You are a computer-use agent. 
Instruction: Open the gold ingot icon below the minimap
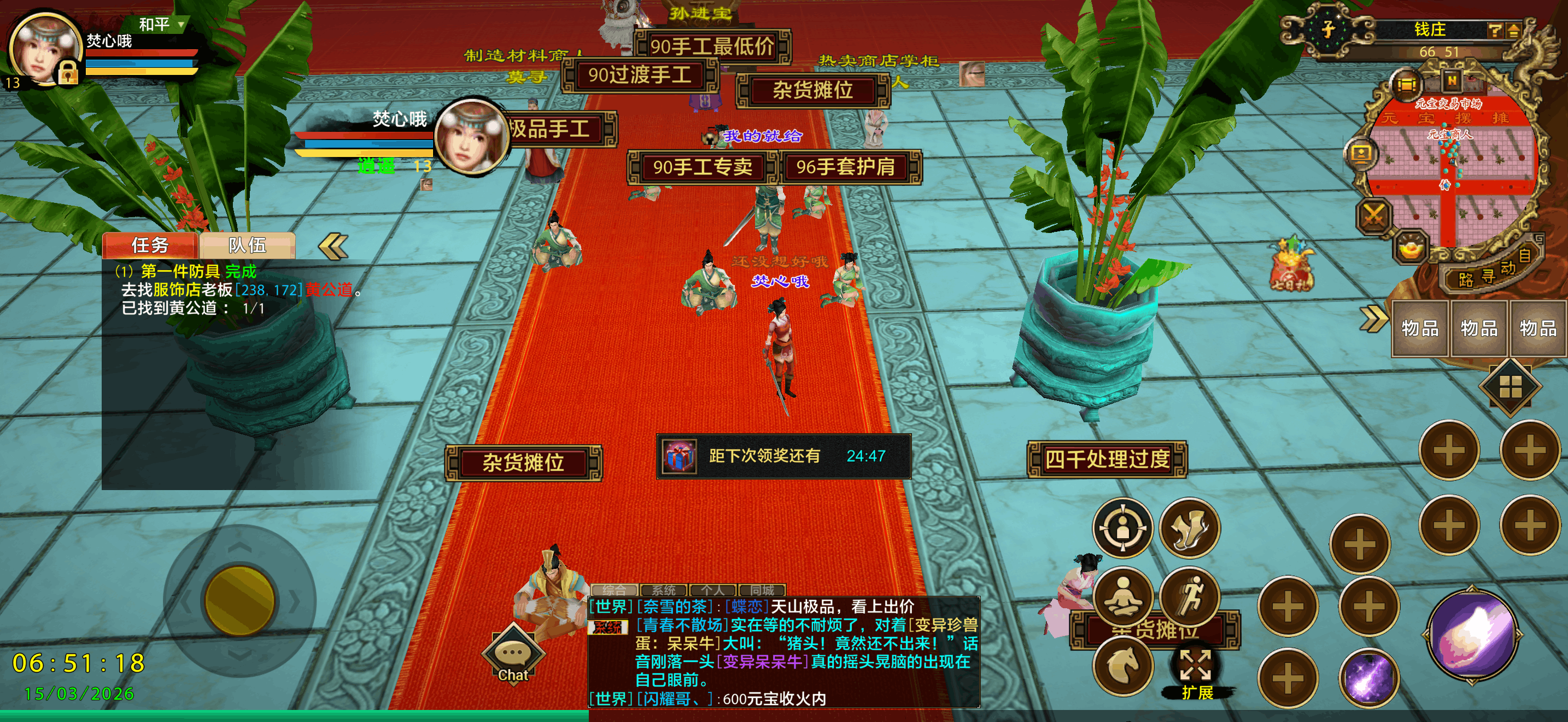point(1411,248)
